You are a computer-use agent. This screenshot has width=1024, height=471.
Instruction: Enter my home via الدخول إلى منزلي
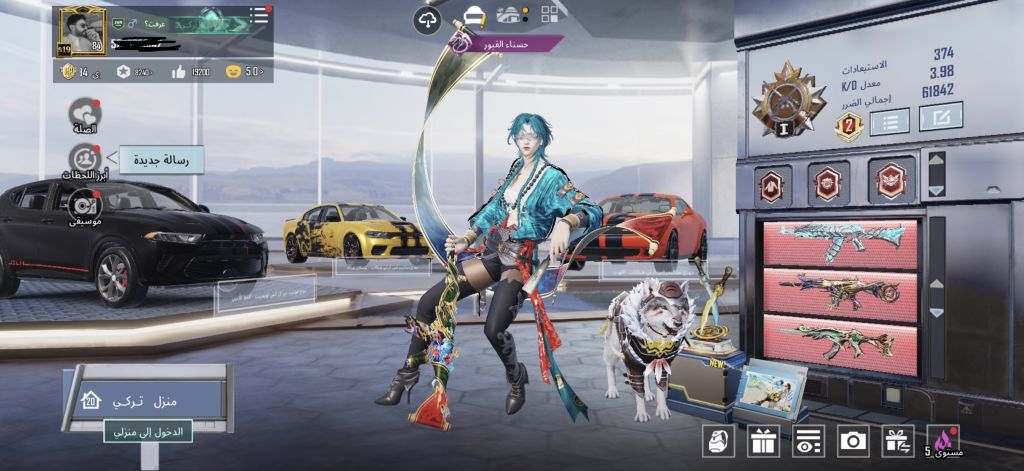(x=148, y=431)
